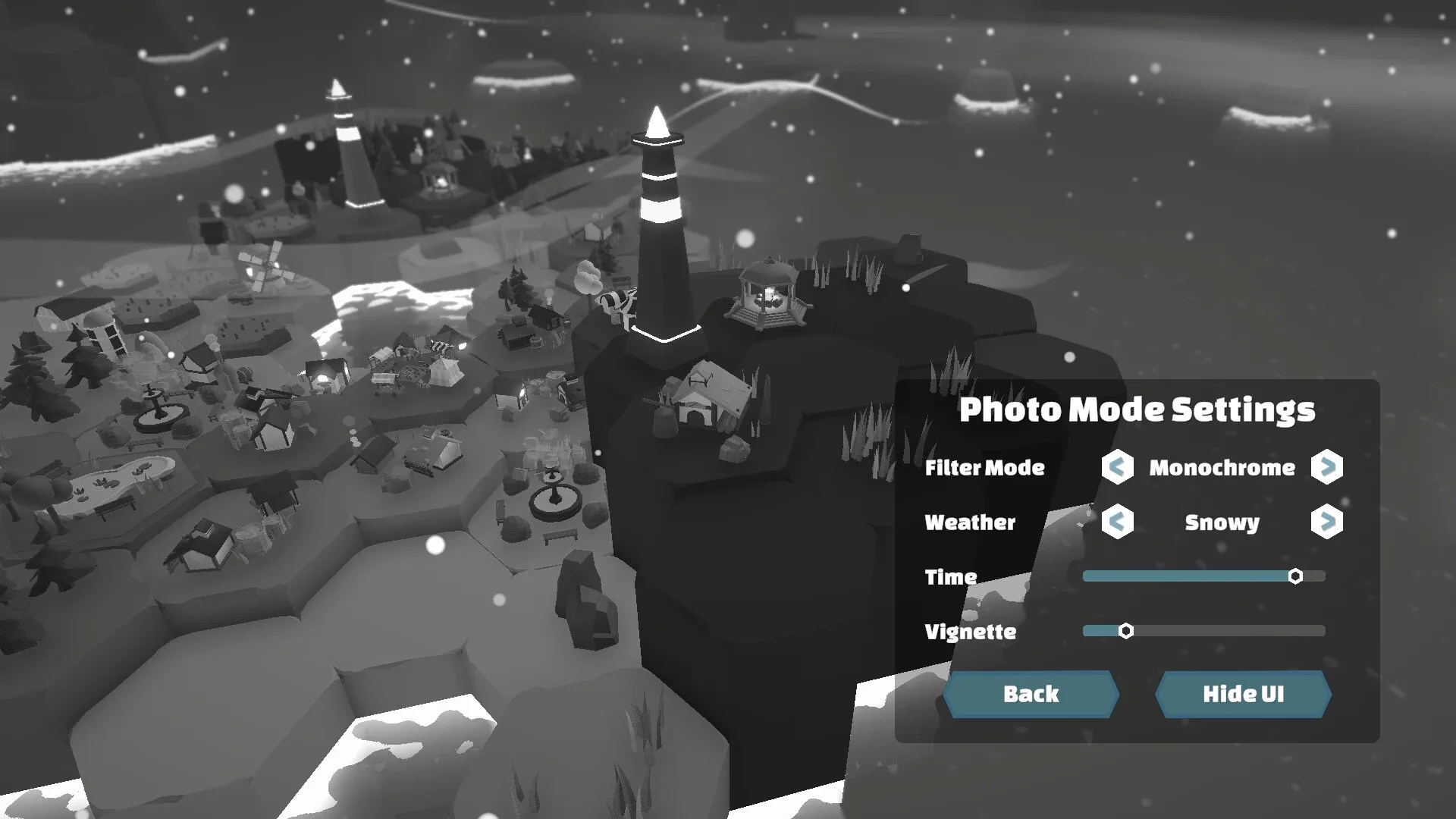The width and height of the screenshot is (1456, 819).
Task: Click the Photo Mode Settings title
Action: click(1139, 410)
